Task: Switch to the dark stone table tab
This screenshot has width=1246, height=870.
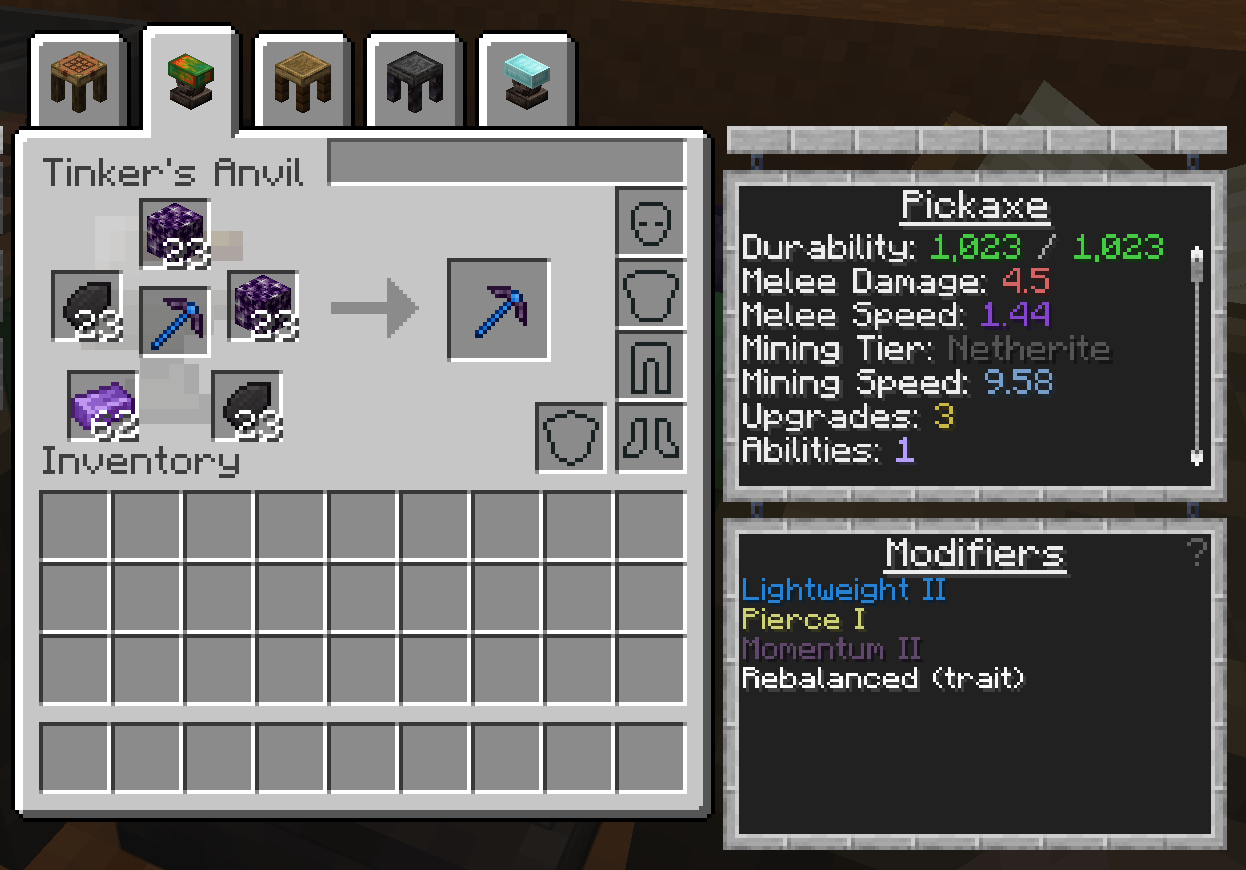Action: tap(414, 80)
